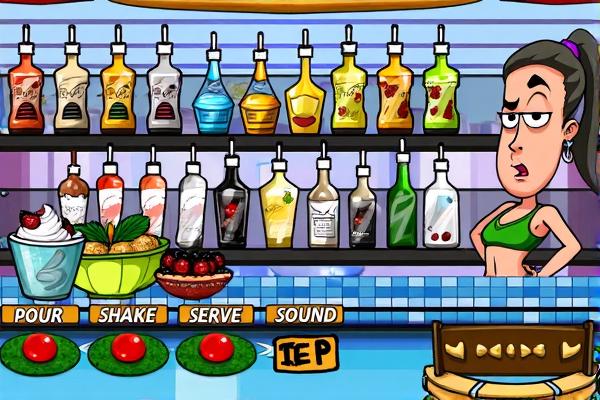The height and width of the screenshot is (400, 600).
Task: Select the green bowl of lemons
Action: pyautogui.click(x=121, y=260)
